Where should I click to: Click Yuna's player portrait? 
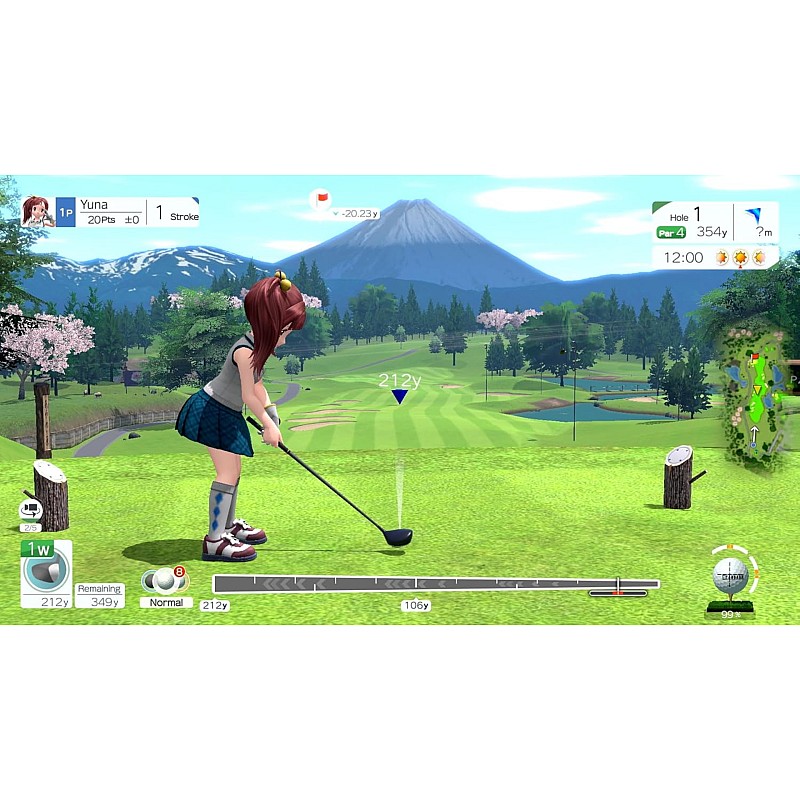[38, 211]
